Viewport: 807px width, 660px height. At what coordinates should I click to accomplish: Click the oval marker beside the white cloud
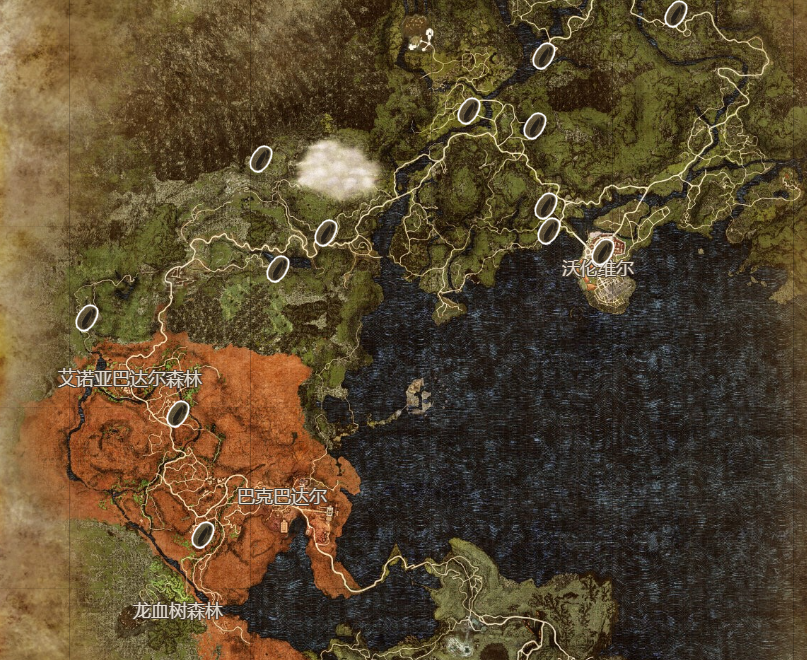tap(261, 159)
